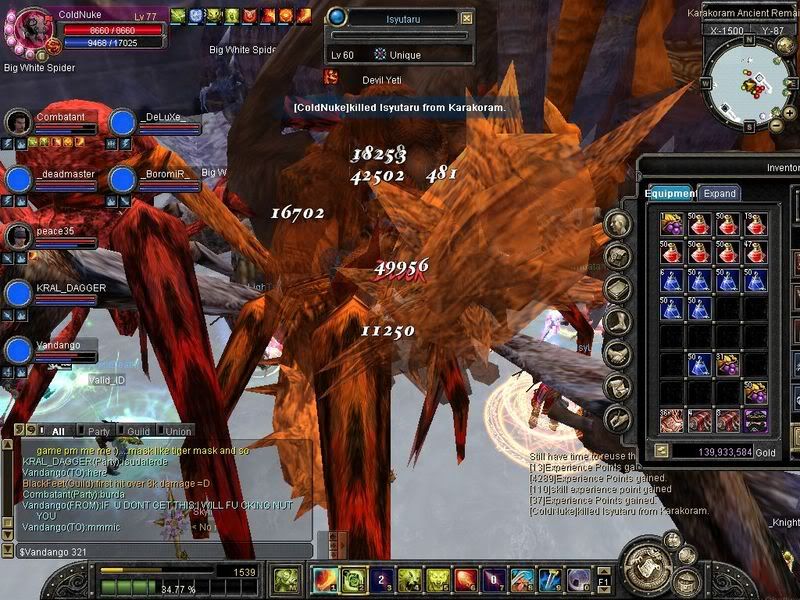
Task: Choose party member peace35's portrait
Action: 19,236
